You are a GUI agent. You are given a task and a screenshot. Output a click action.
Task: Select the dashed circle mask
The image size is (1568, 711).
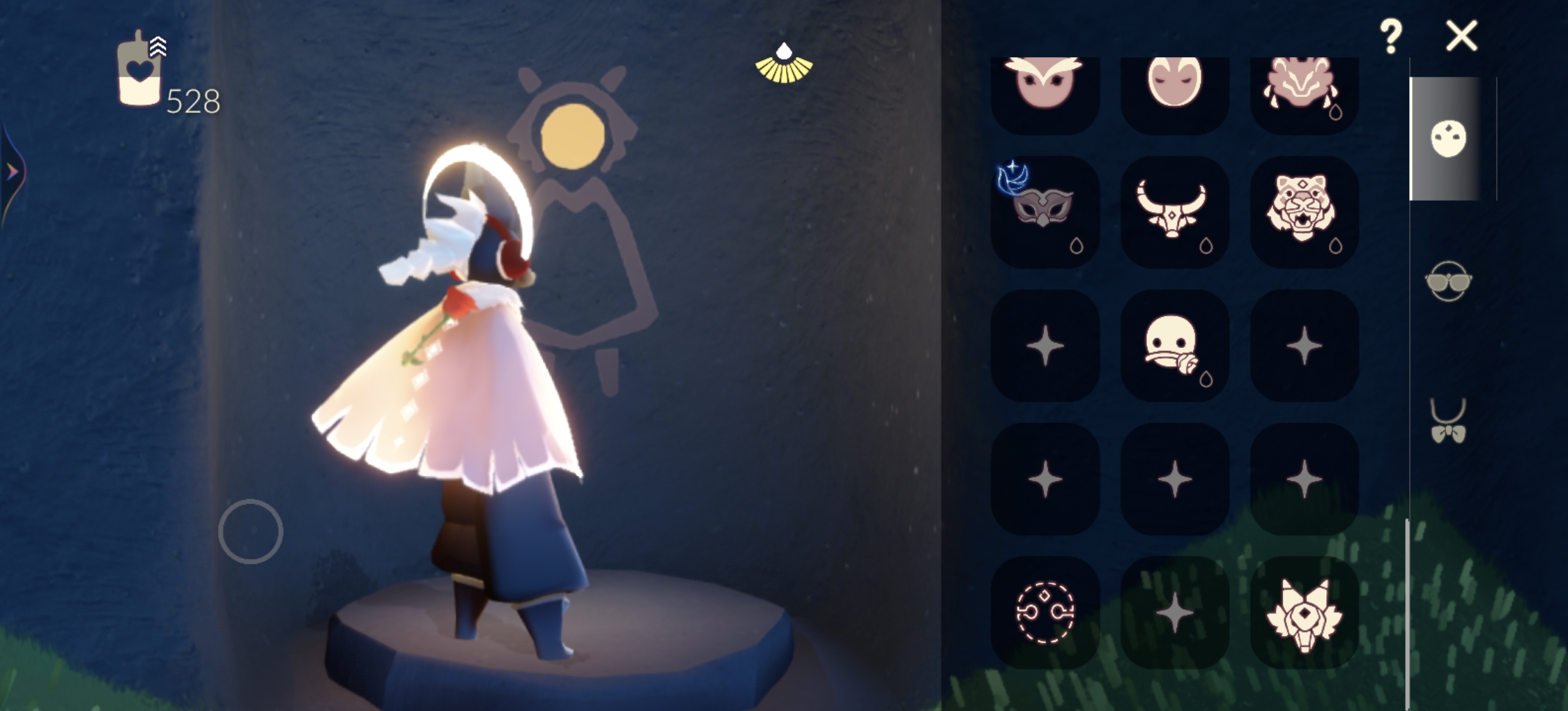tap(1044, 612)
